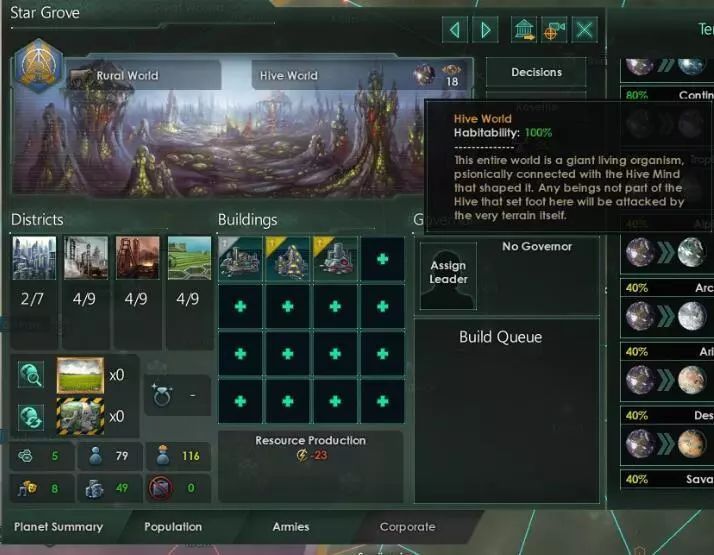Click the building-with-arrow icon in header

coord(523,30)
